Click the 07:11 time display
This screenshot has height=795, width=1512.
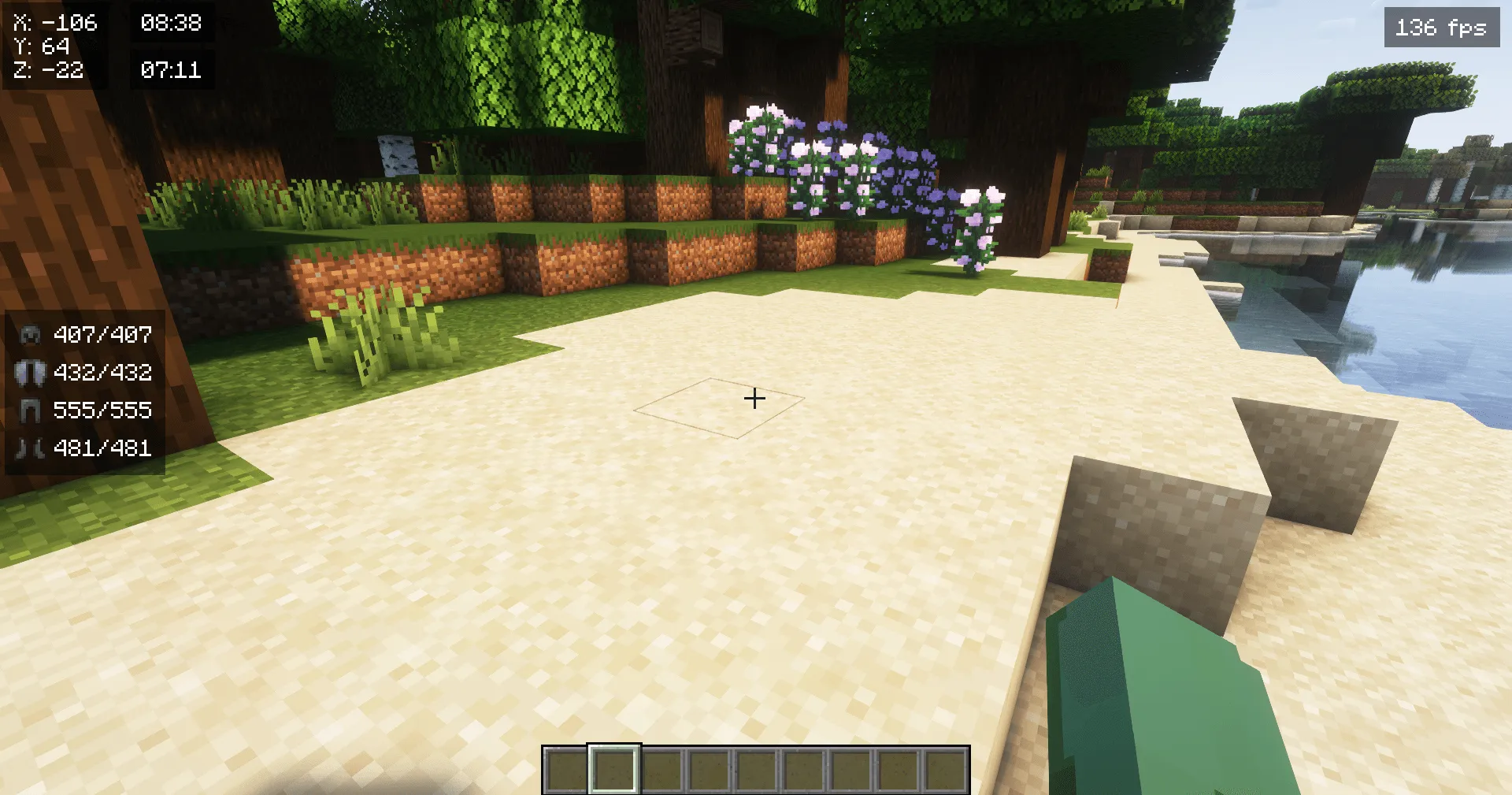tap(172, 71)
